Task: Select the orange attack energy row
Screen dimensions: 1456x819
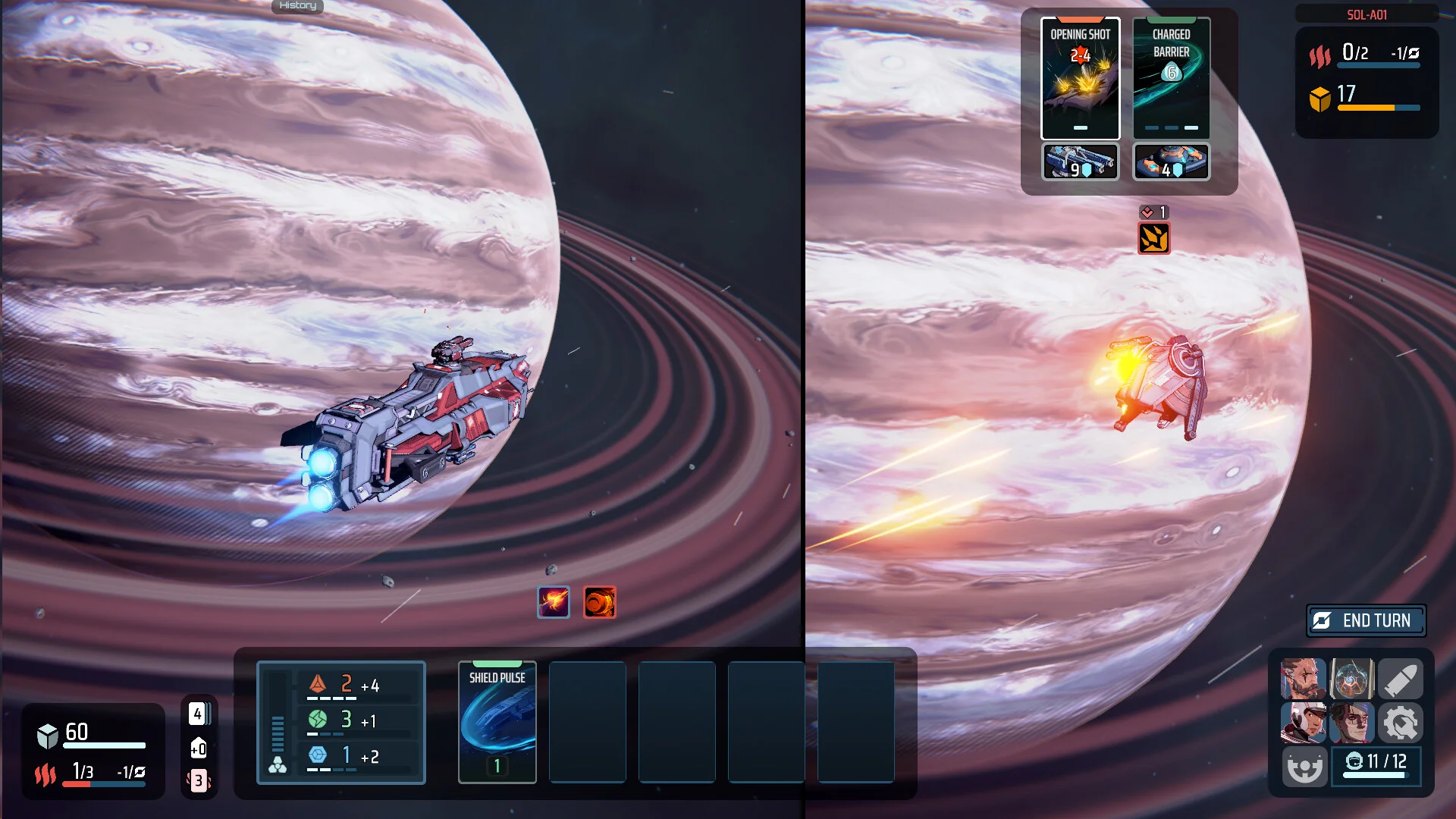Action: pos(356,686)
